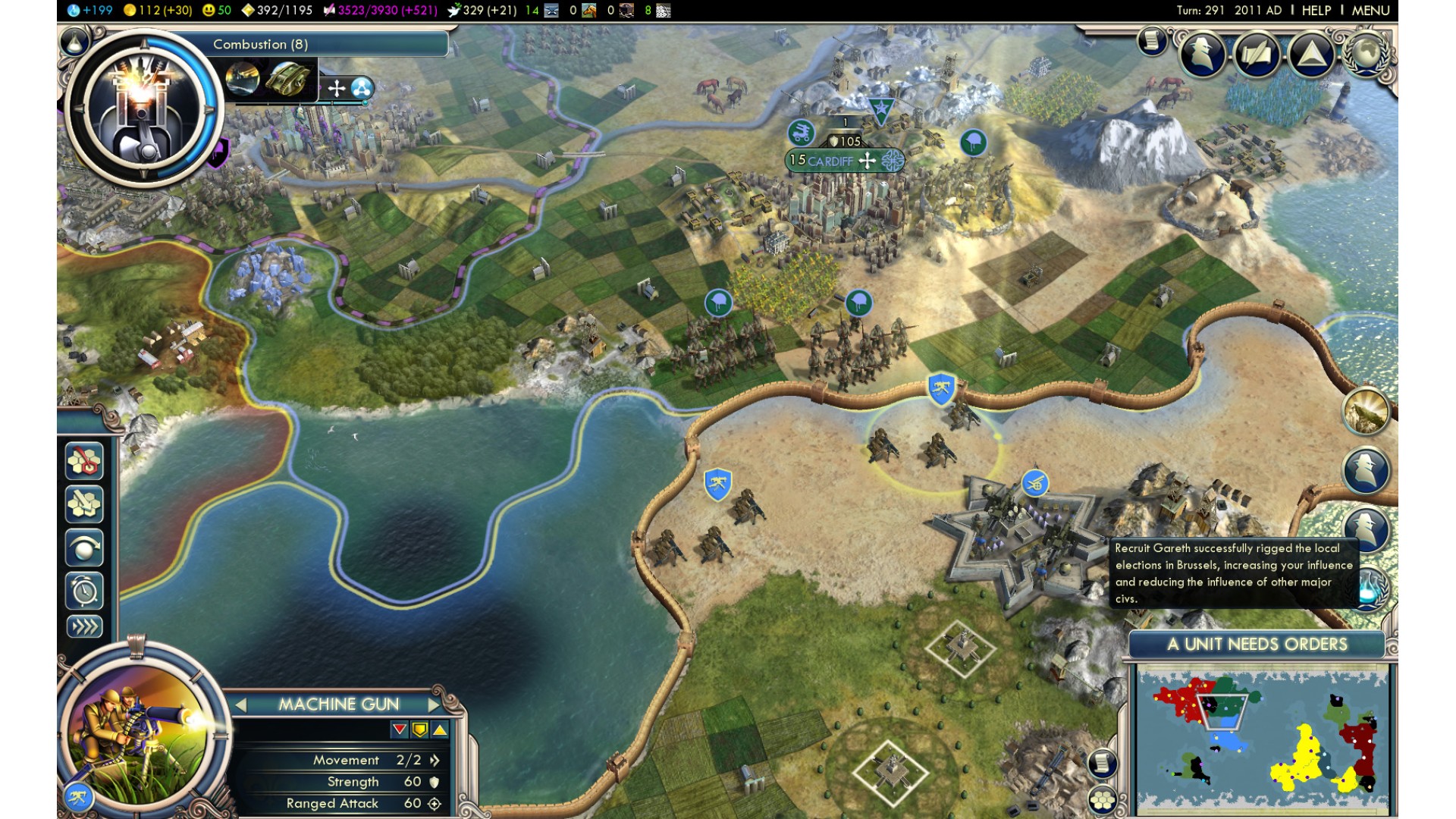Select the red-circle hex unit action
Image resolution: width=1456 pixels, height=819 pixels.
[x=84, y=461]
